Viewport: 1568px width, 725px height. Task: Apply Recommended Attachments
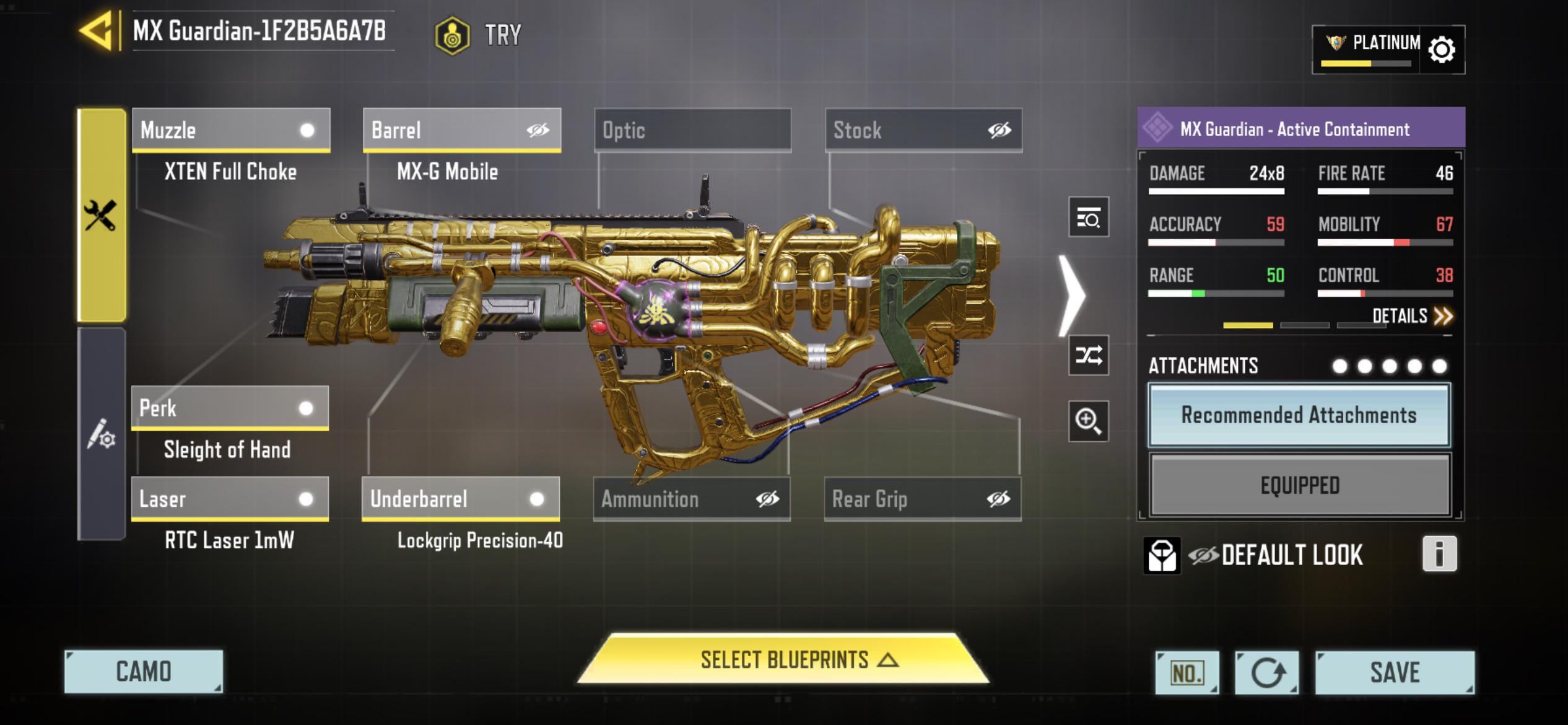tap(1299, 415)
